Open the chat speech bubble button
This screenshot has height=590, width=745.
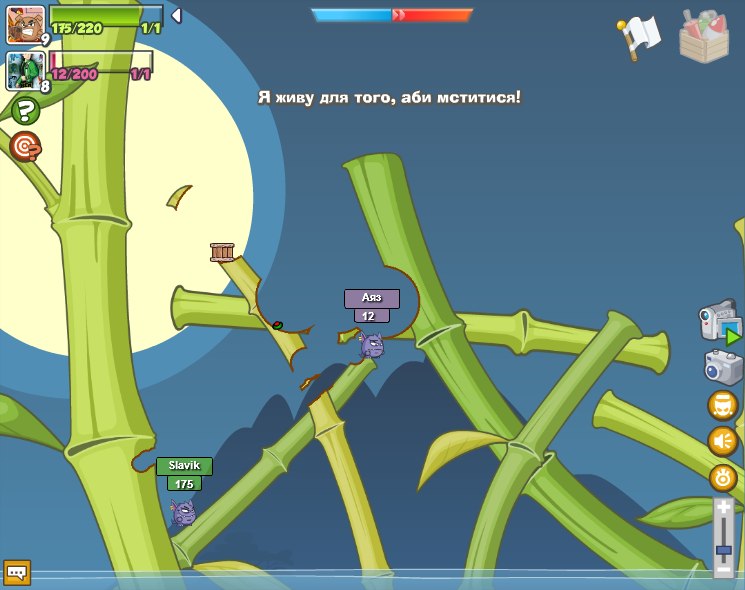coord(17,572)
